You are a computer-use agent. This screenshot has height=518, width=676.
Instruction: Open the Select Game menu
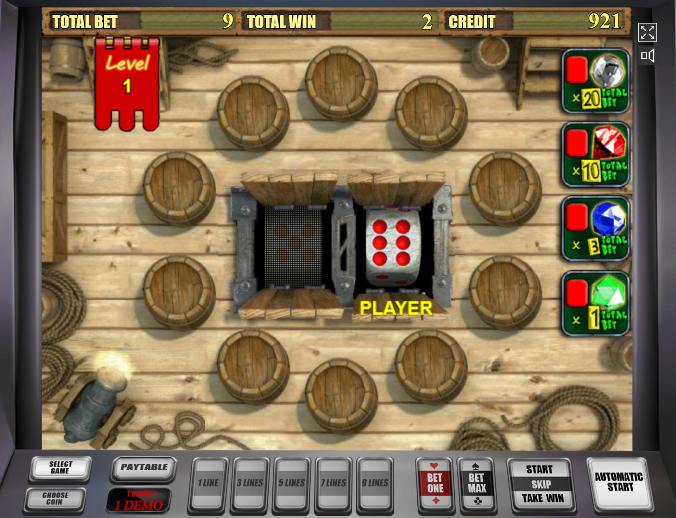pos(60,468)
